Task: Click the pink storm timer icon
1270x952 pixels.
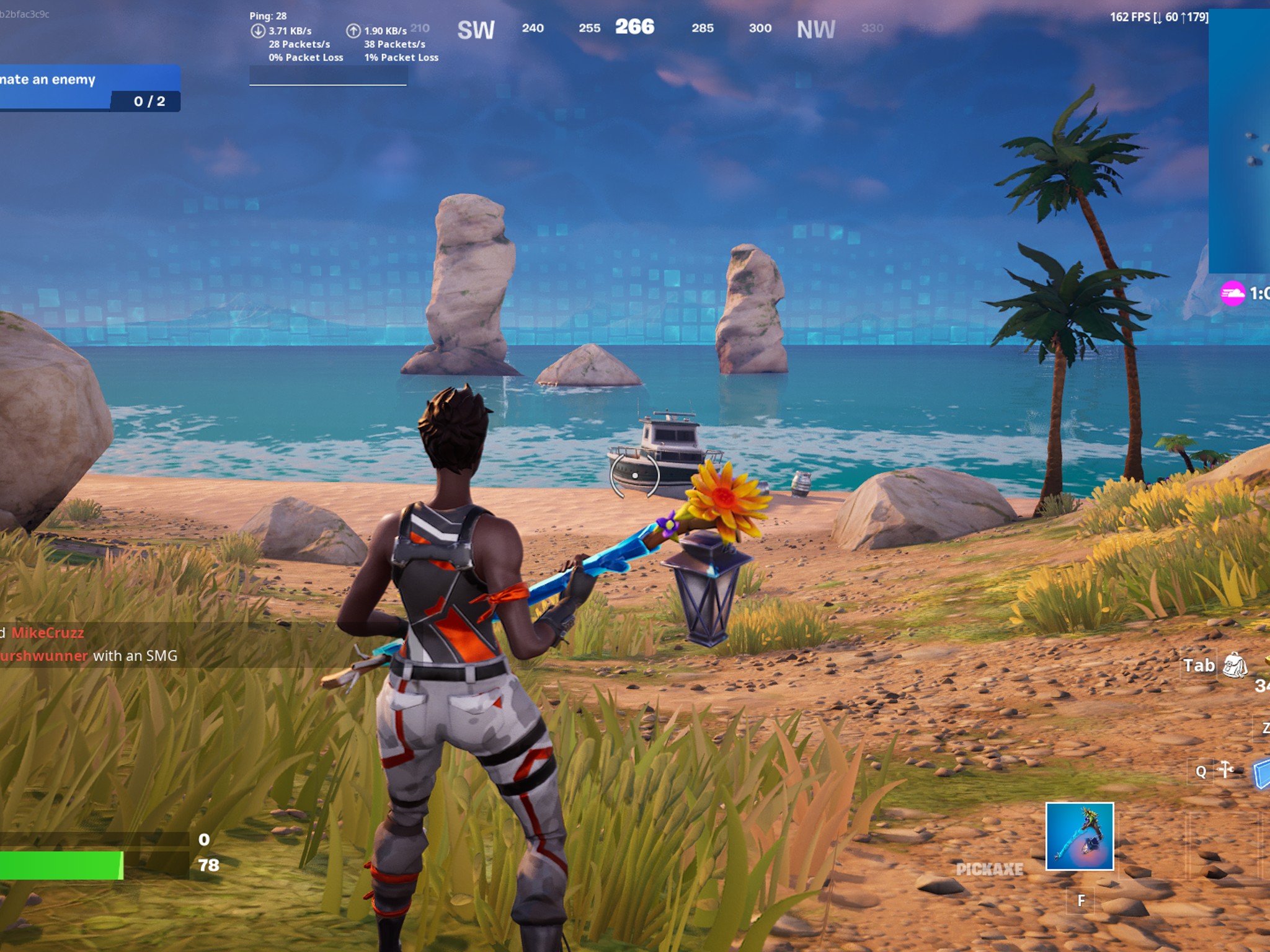Action: [x=1232, y=293]
